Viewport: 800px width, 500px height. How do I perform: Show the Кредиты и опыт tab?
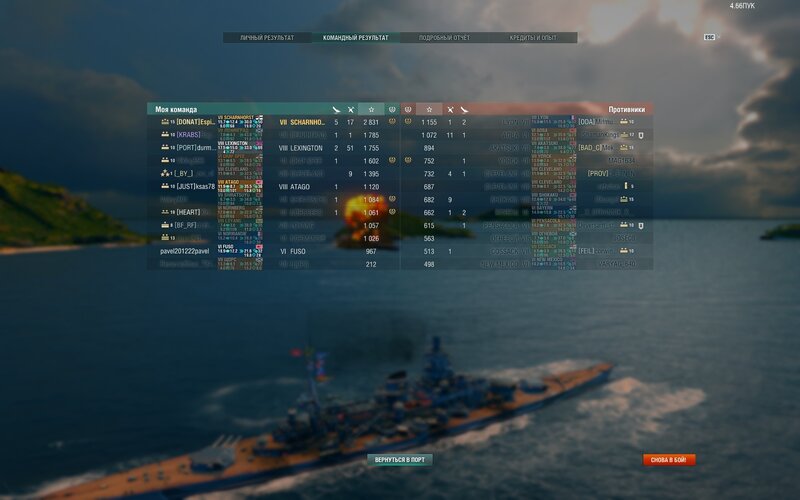pyautogui.click(x=532, y=38)
